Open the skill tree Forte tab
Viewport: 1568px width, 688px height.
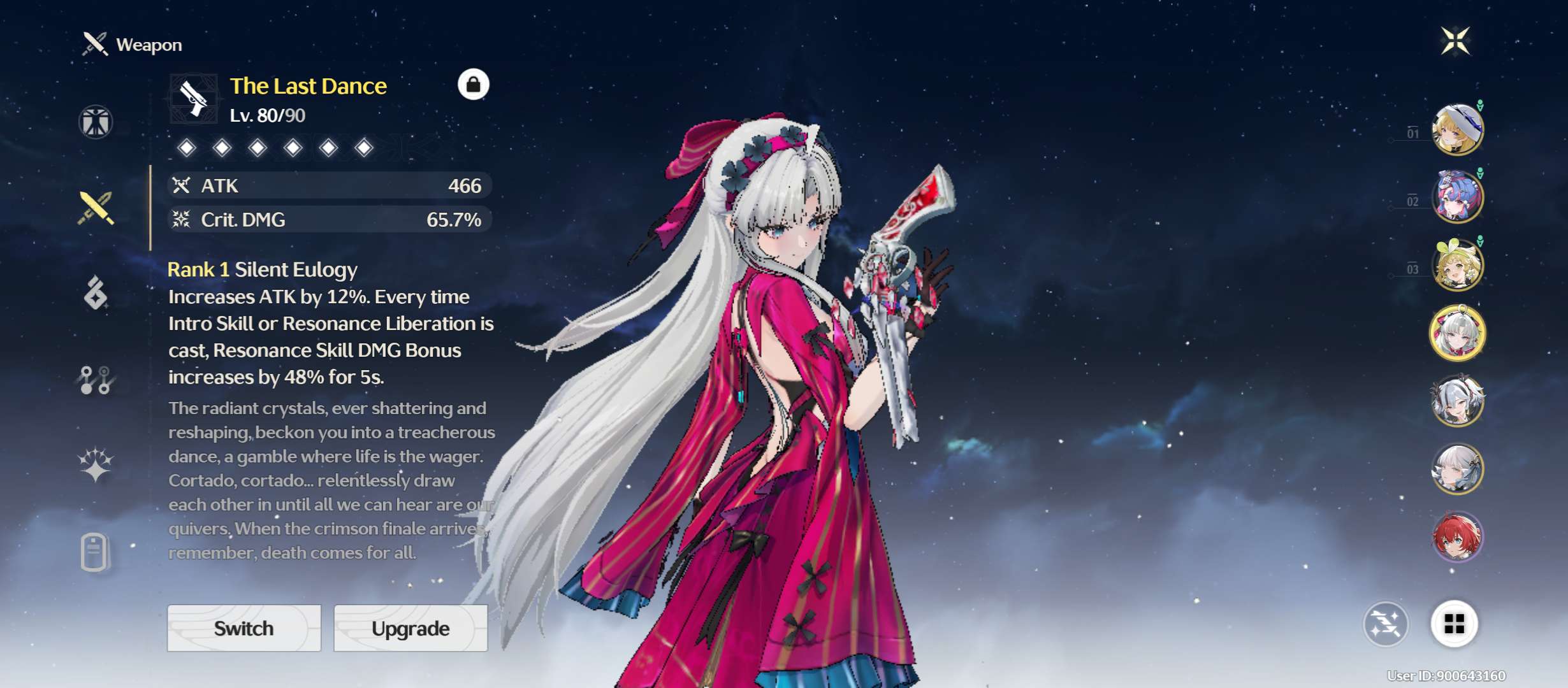[96, 380]
